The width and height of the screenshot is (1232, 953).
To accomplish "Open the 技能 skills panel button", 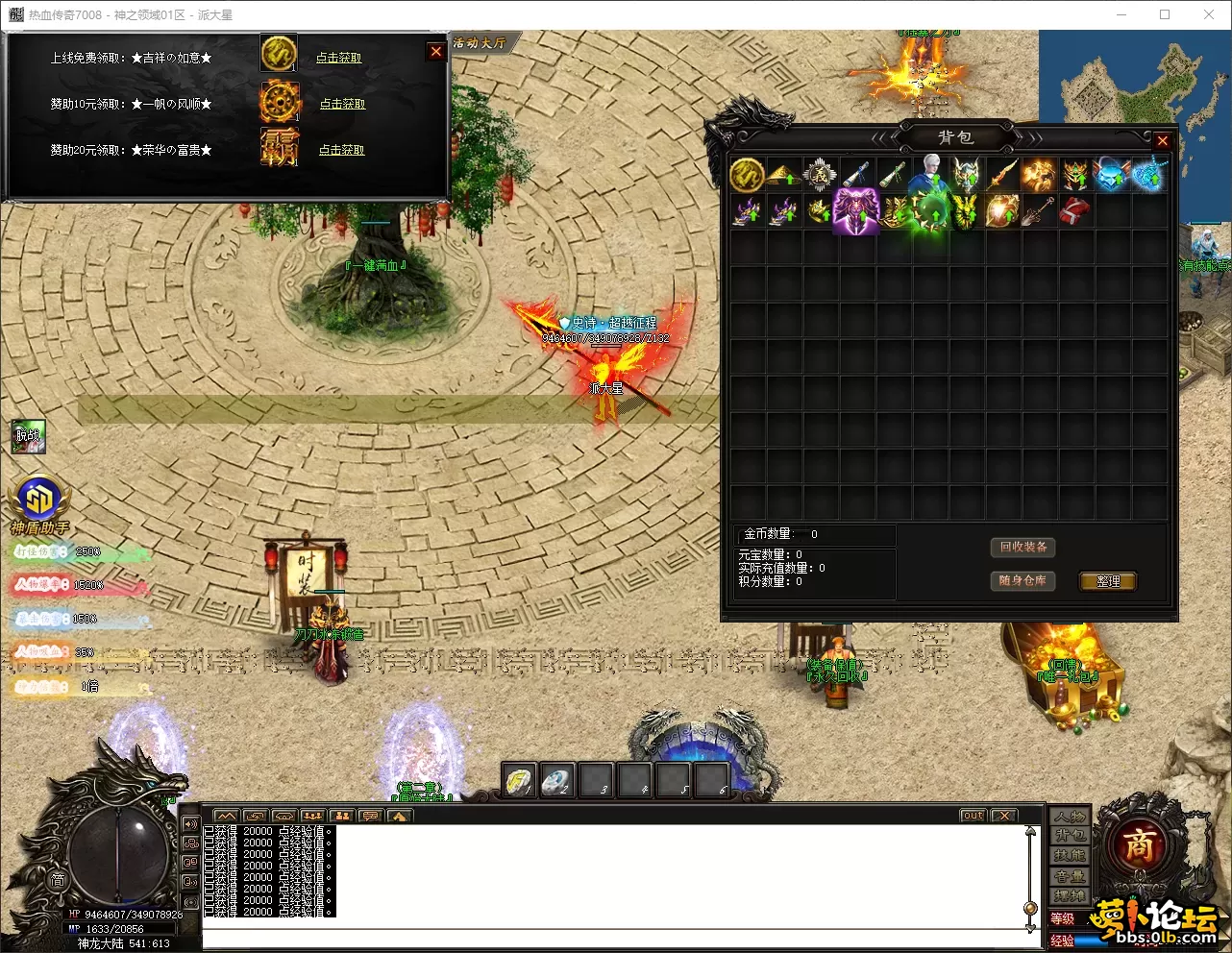I will (x=1070, y=856).
